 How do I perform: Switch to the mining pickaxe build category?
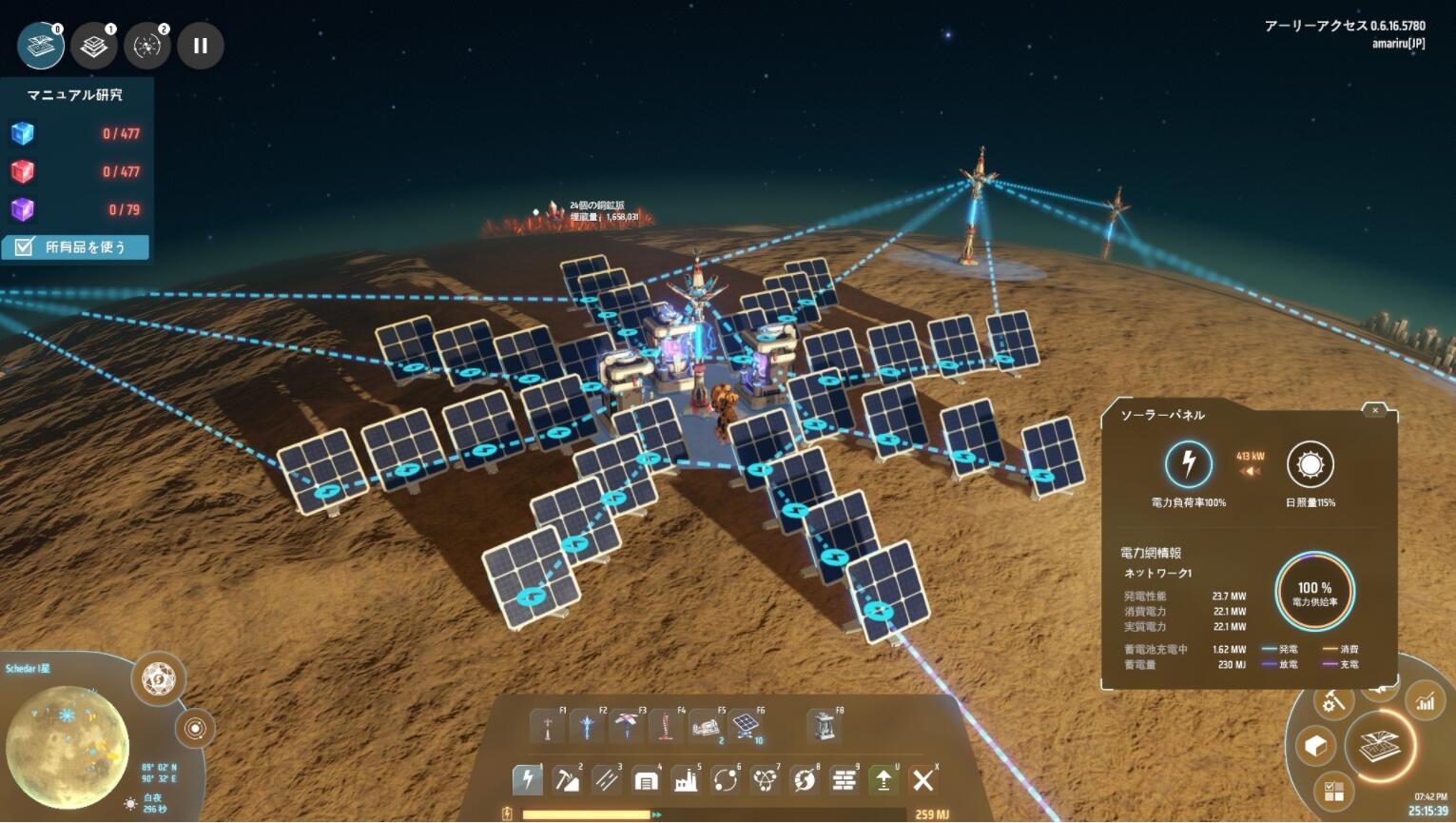[x=567, y=780]
